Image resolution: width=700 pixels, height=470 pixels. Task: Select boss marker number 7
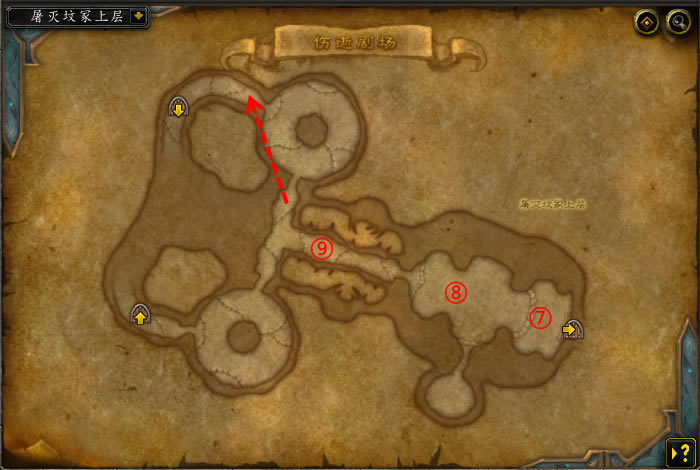coord(540,317)
